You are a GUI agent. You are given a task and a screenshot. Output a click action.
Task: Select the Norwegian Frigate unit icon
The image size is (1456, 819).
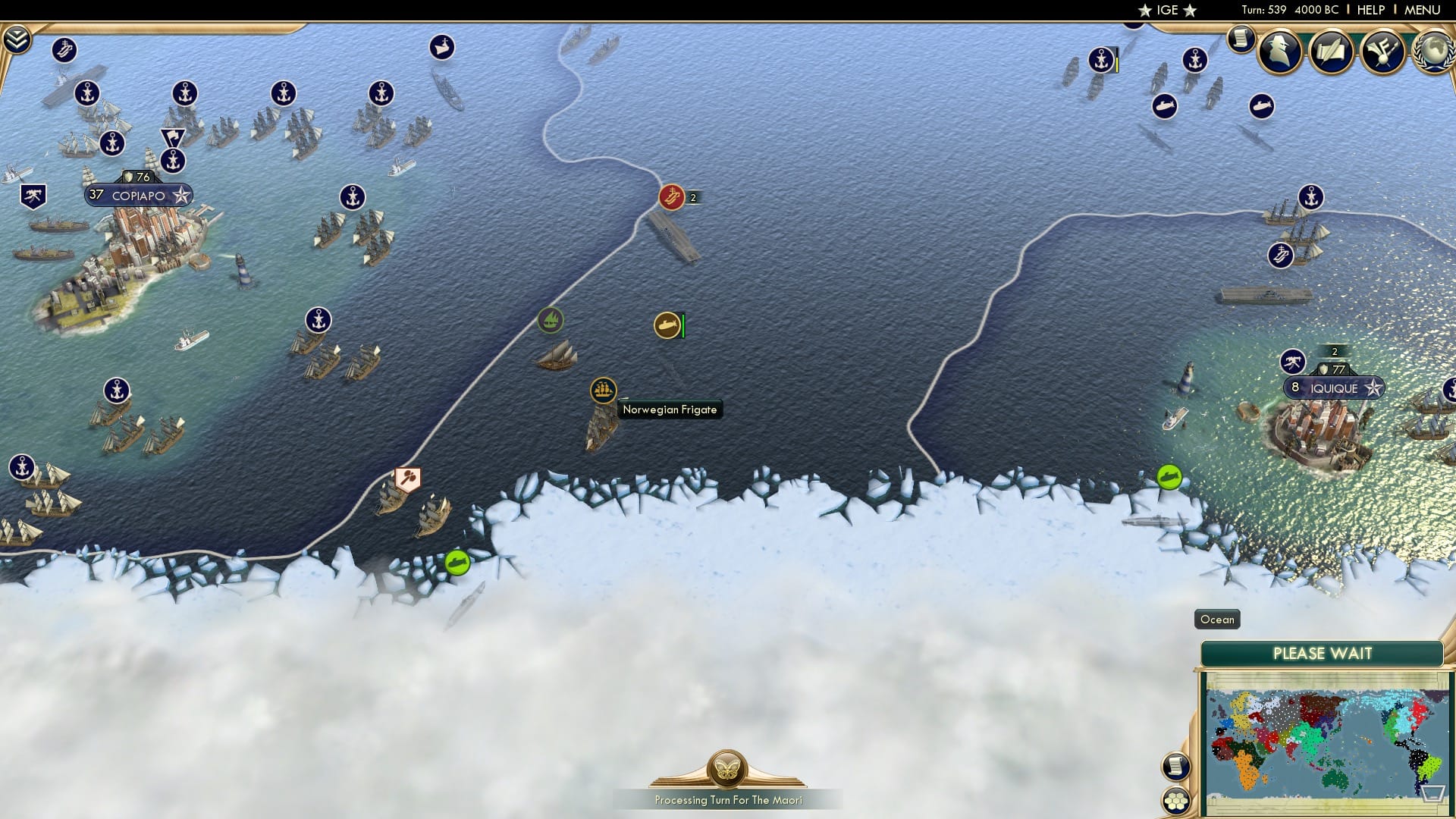click(x=603, y=389)
